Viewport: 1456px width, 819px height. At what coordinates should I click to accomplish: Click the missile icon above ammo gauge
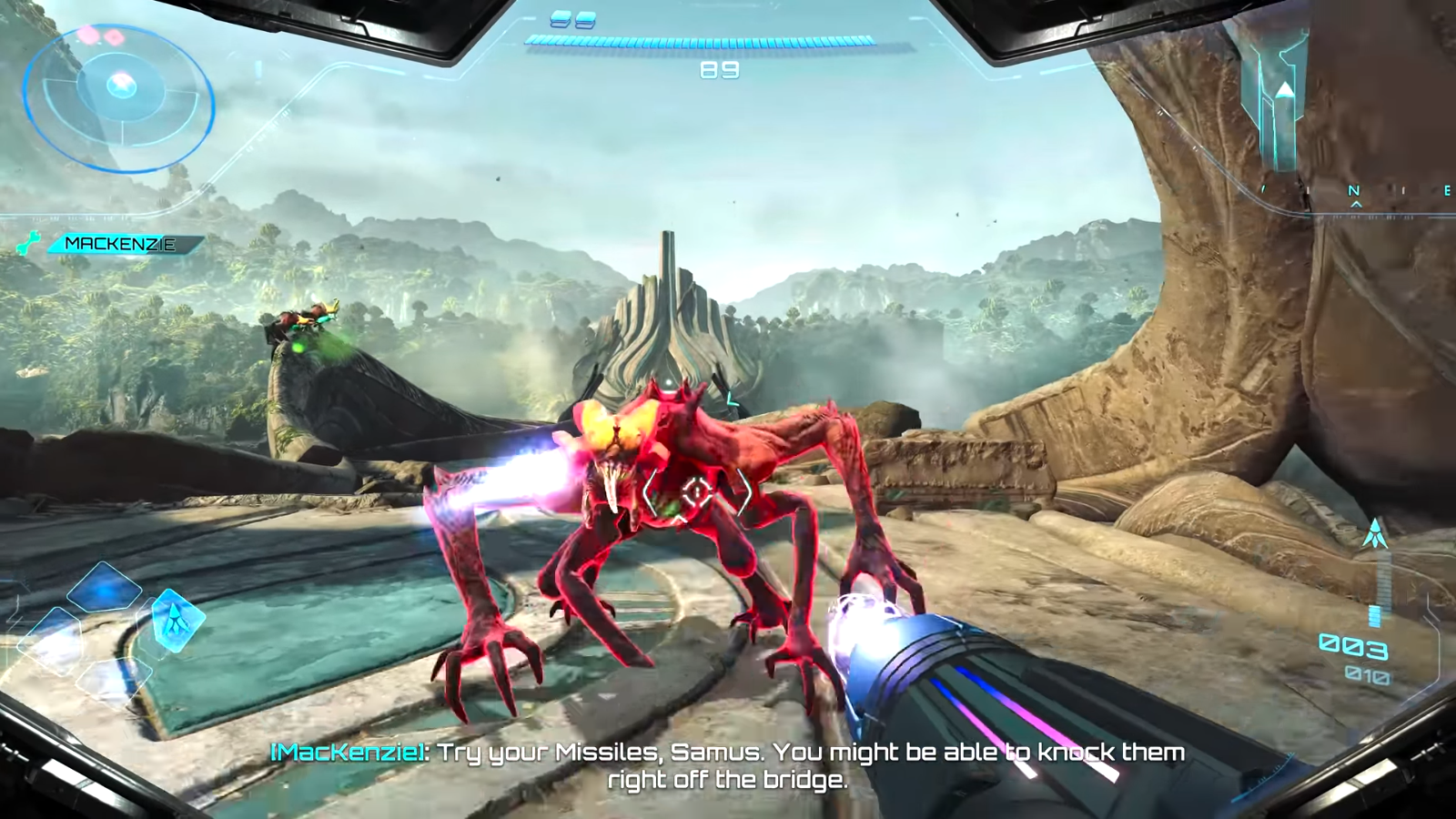[x=1374, y=533]
